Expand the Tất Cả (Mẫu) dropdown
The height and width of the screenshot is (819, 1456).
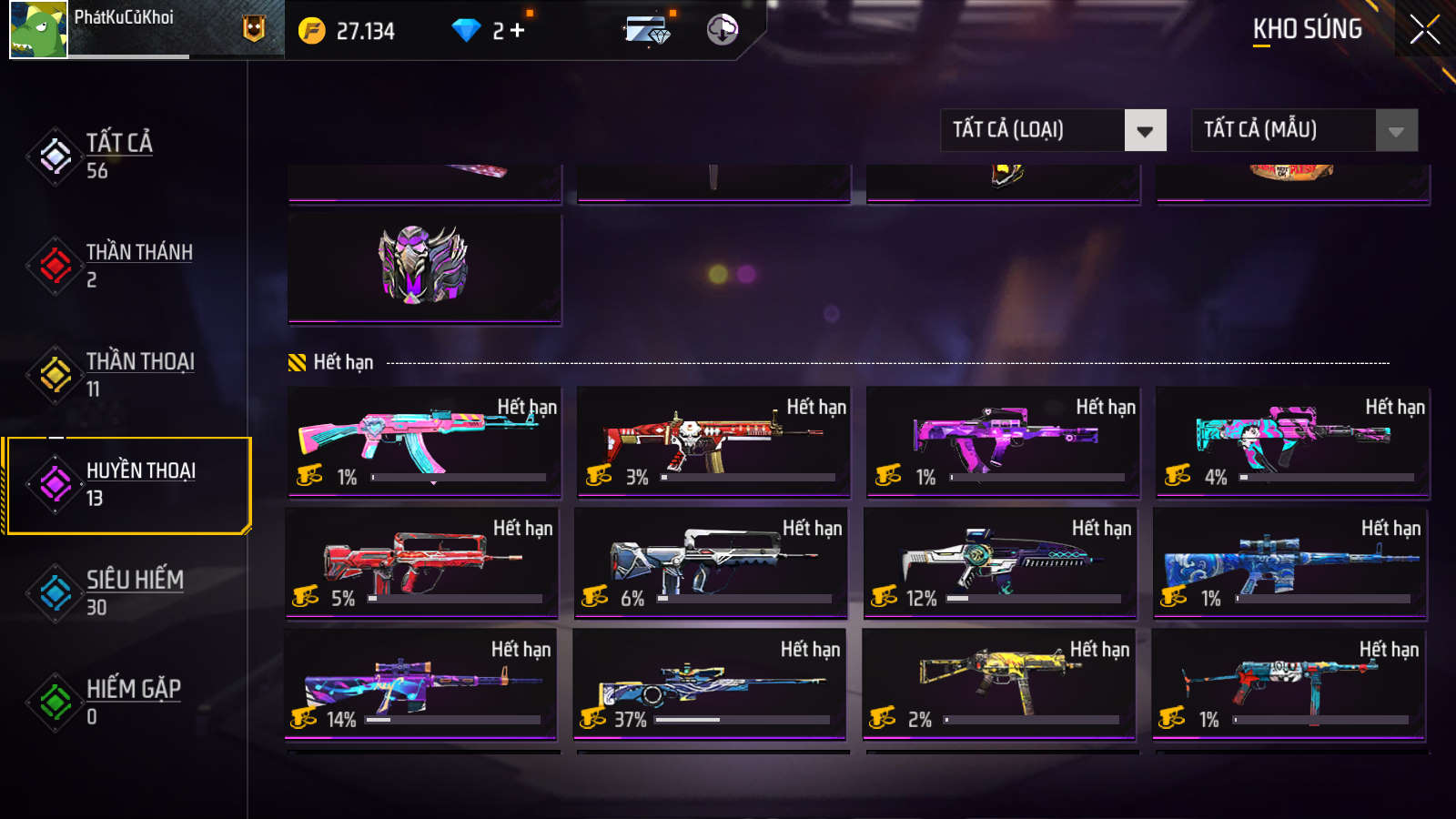1304,130
